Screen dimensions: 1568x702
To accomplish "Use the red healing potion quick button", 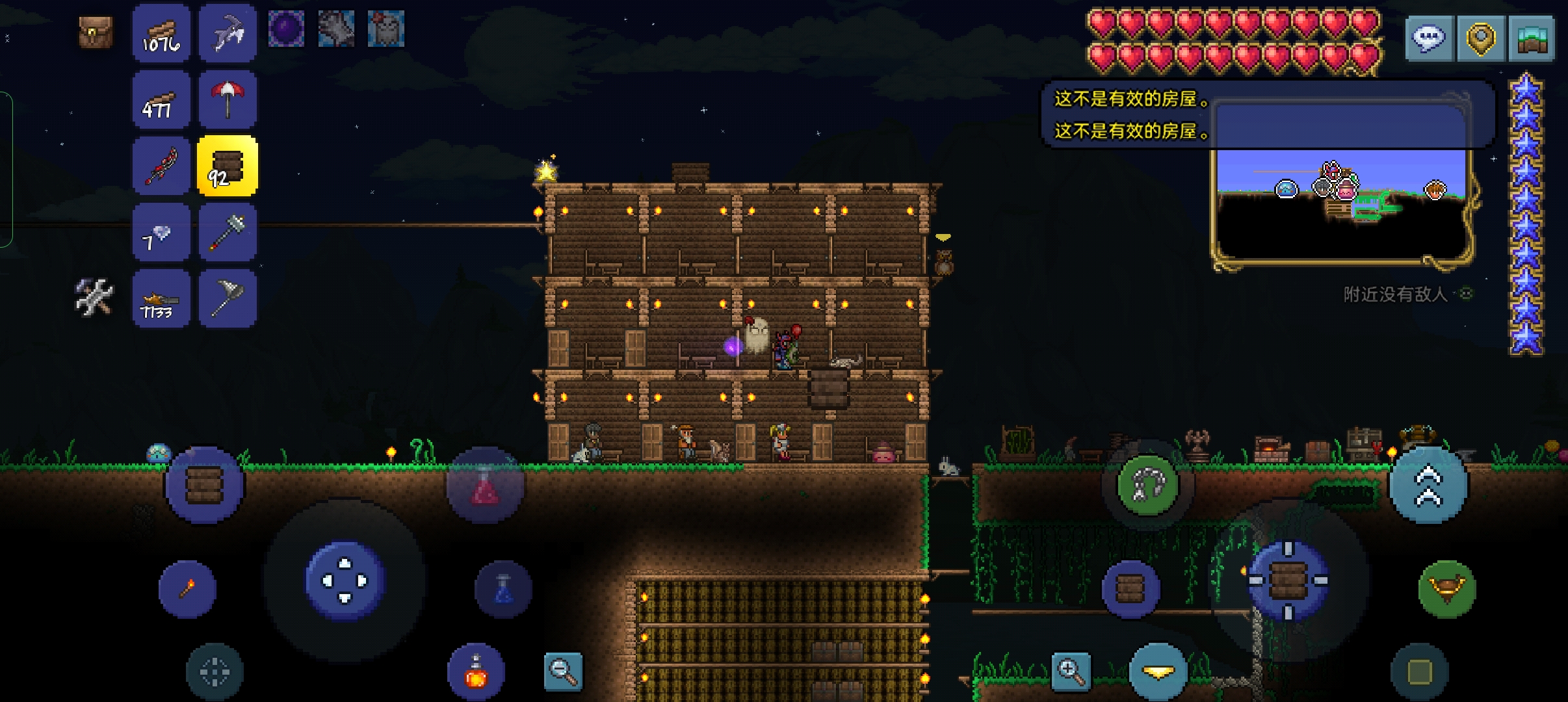I will point(485,487).
